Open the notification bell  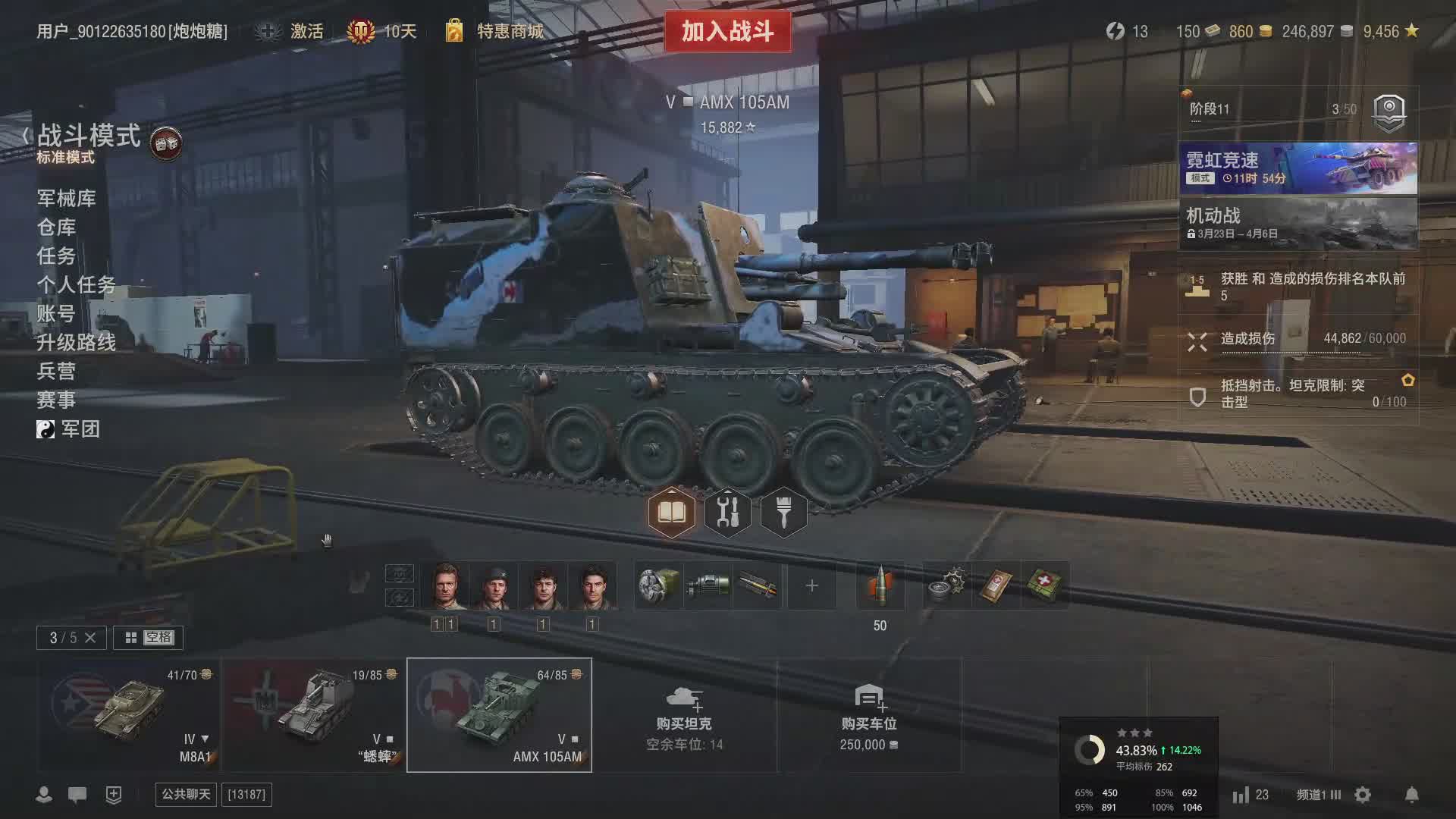1411,795
